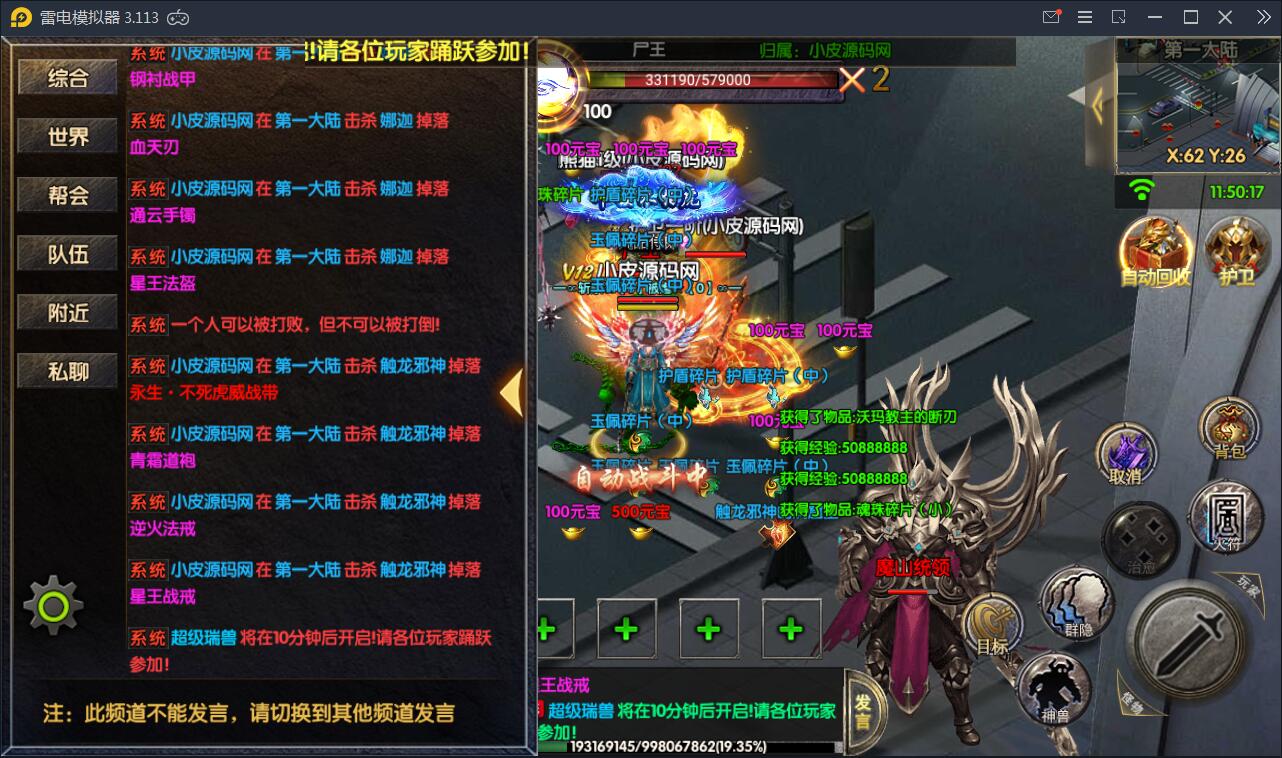The height and width of the screenshot is (758, 1282).
Task: Click an empty green plus skill slot
Action: 627,629
